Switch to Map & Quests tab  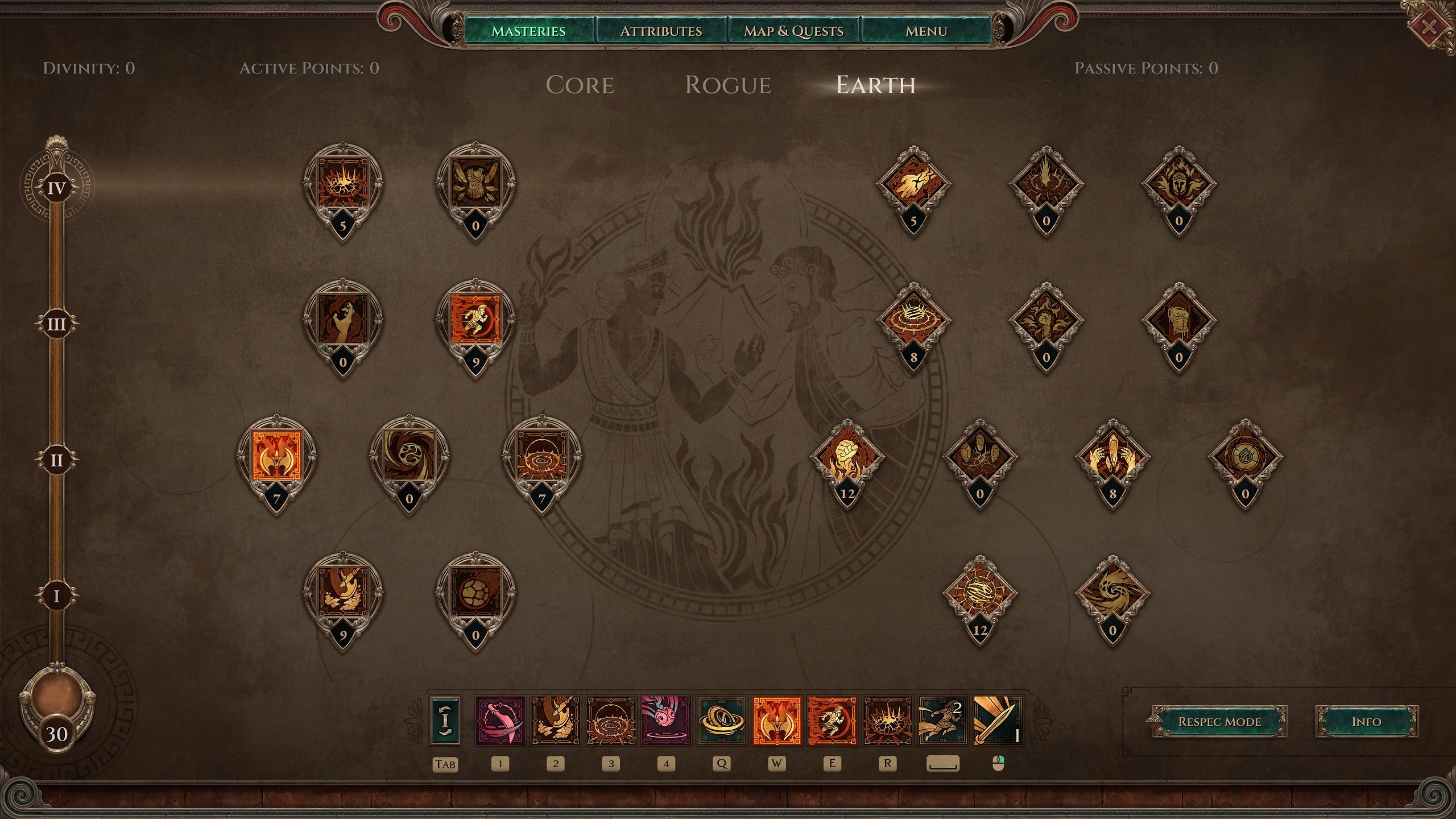tap(793, 31)
